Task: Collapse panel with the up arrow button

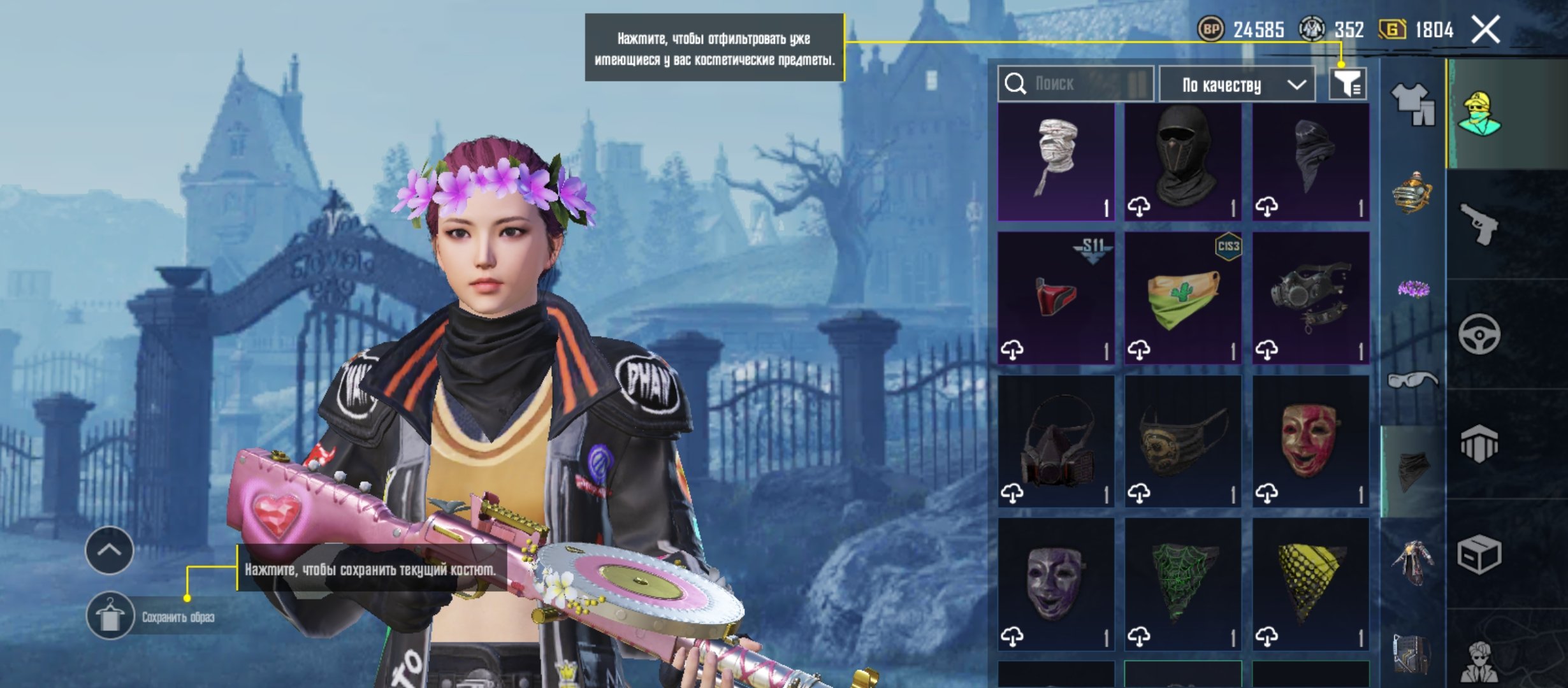Action: coord(109,550)
